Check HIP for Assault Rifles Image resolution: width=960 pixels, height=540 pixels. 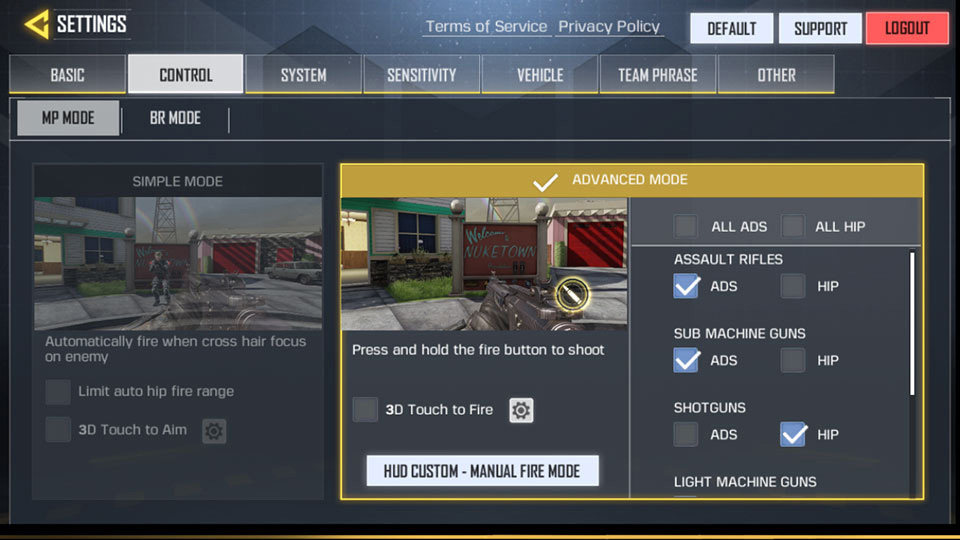tap(793, 286)
